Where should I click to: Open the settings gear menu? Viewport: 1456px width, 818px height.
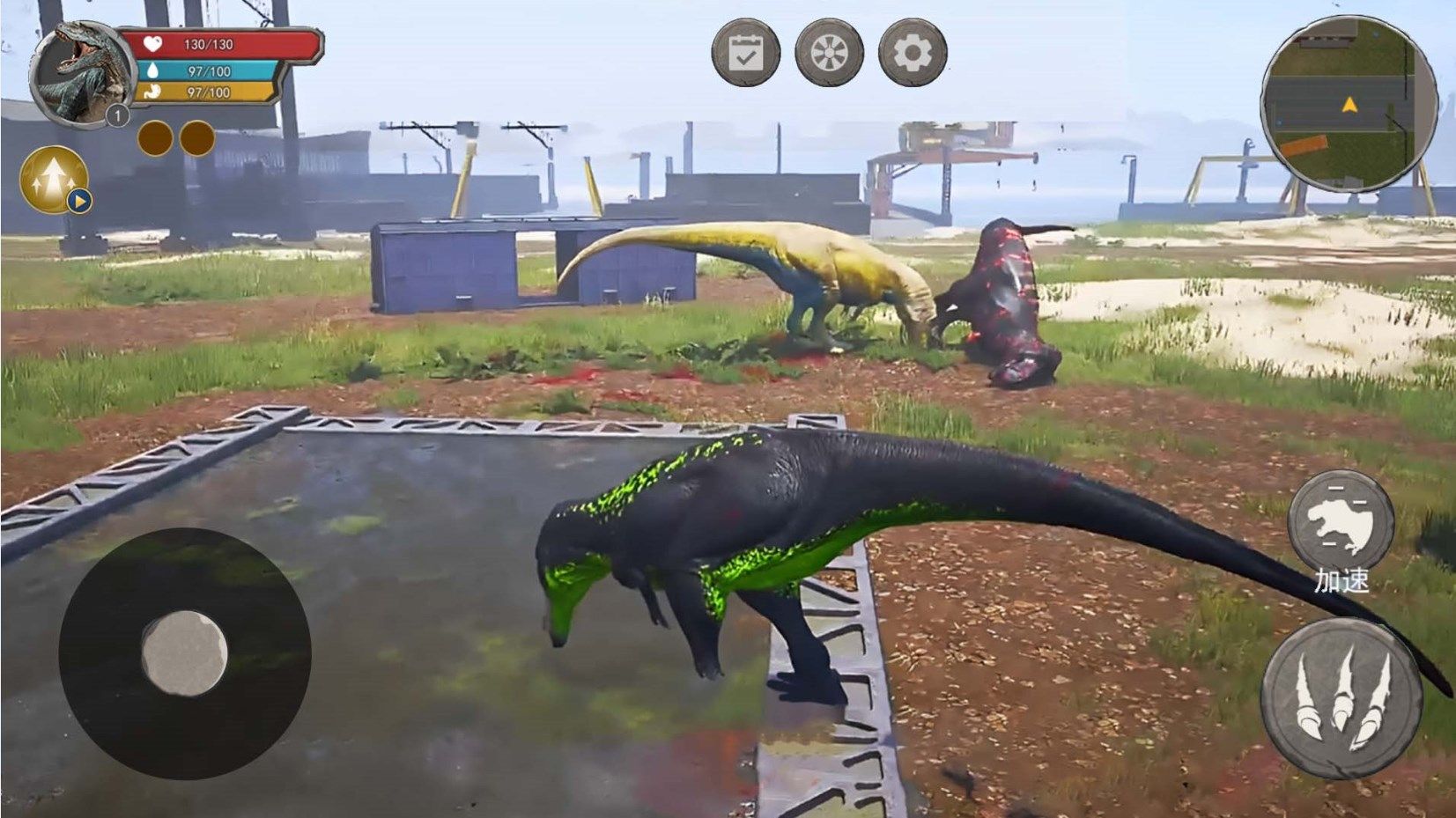[913, 53]
